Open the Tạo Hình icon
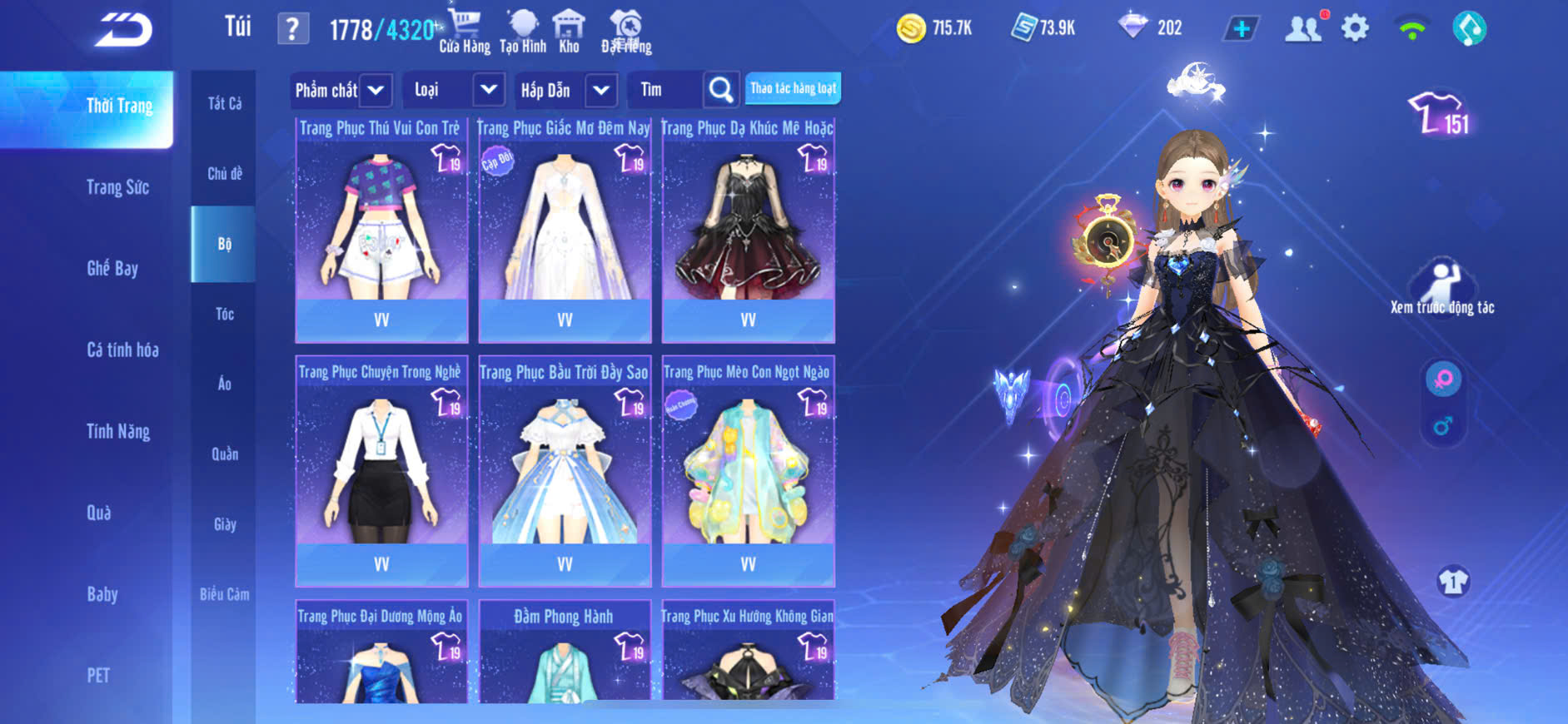Viewport: 1568px width, 724px height. pos(523,32)
